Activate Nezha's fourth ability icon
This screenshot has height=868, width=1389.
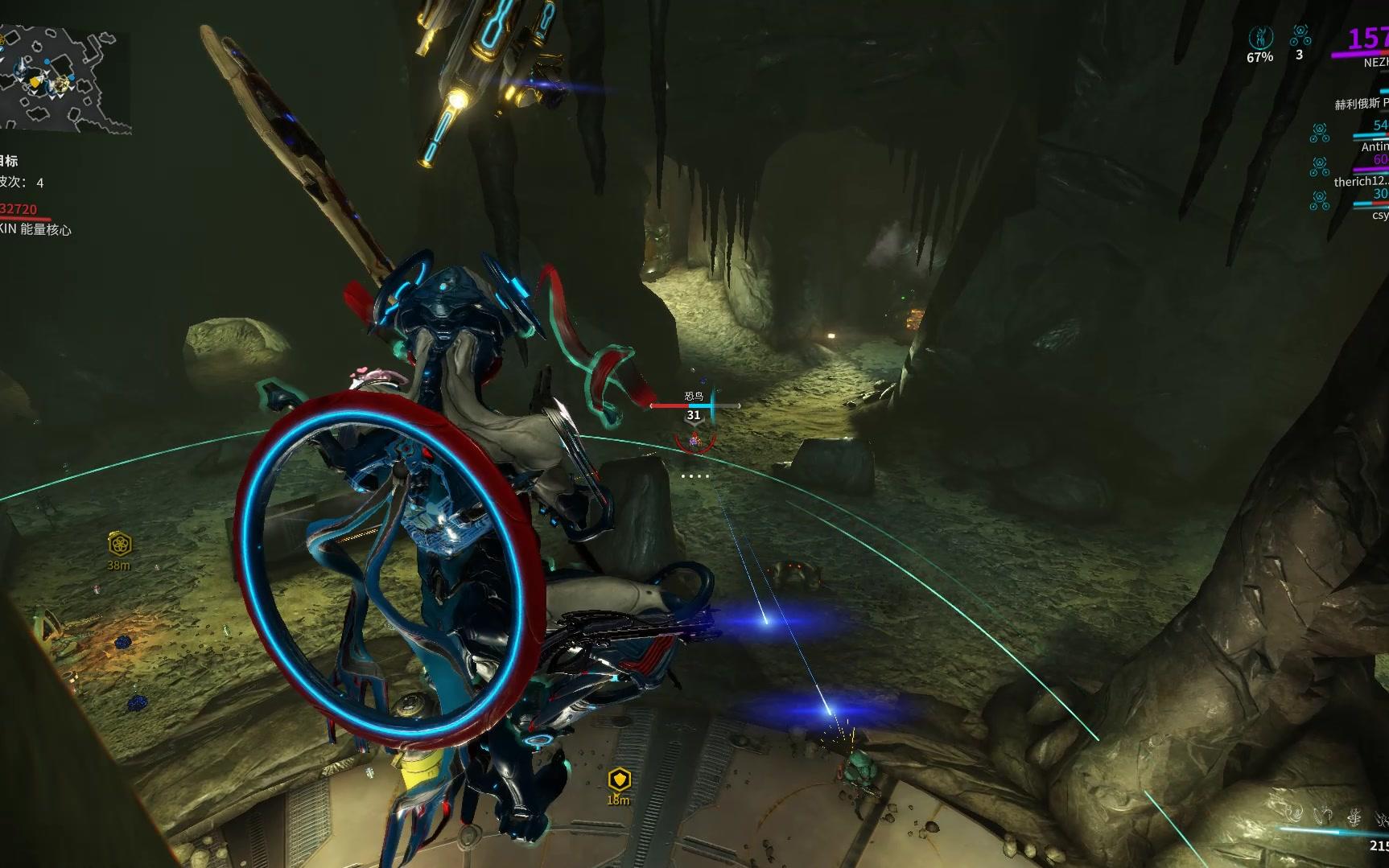(1382, 819)
